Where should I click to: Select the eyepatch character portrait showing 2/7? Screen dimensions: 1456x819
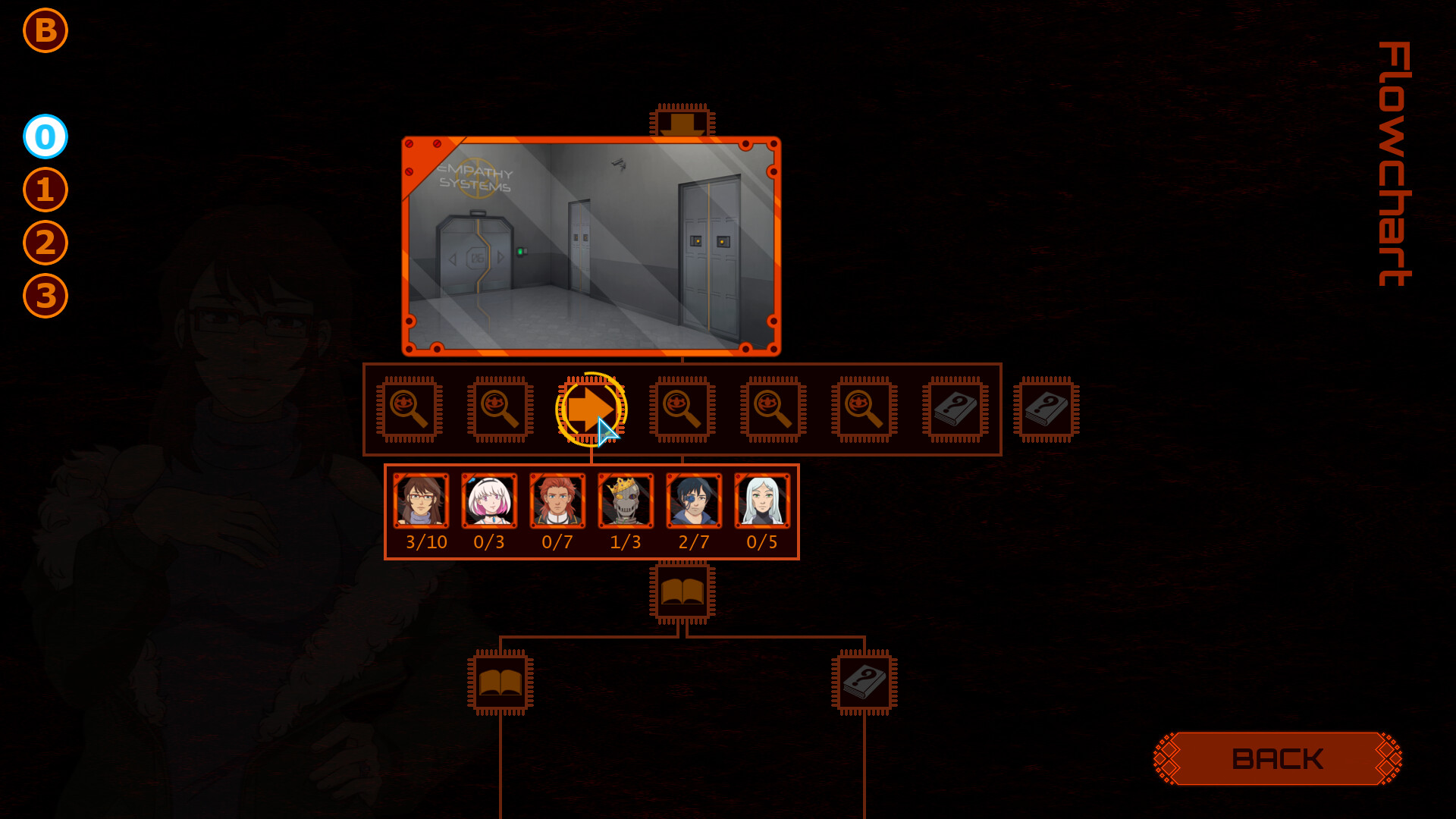(x=693, y=501)
